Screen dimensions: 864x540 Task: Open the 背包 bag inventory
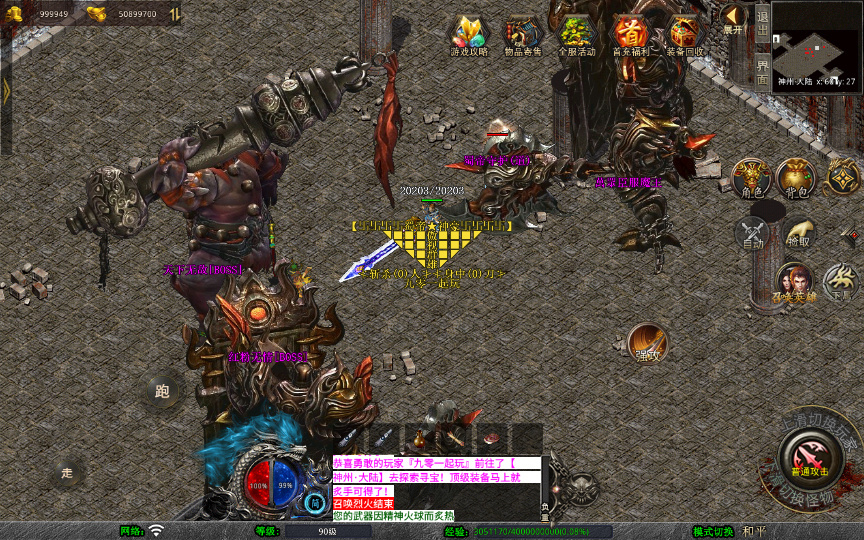[x=797, y=179]
